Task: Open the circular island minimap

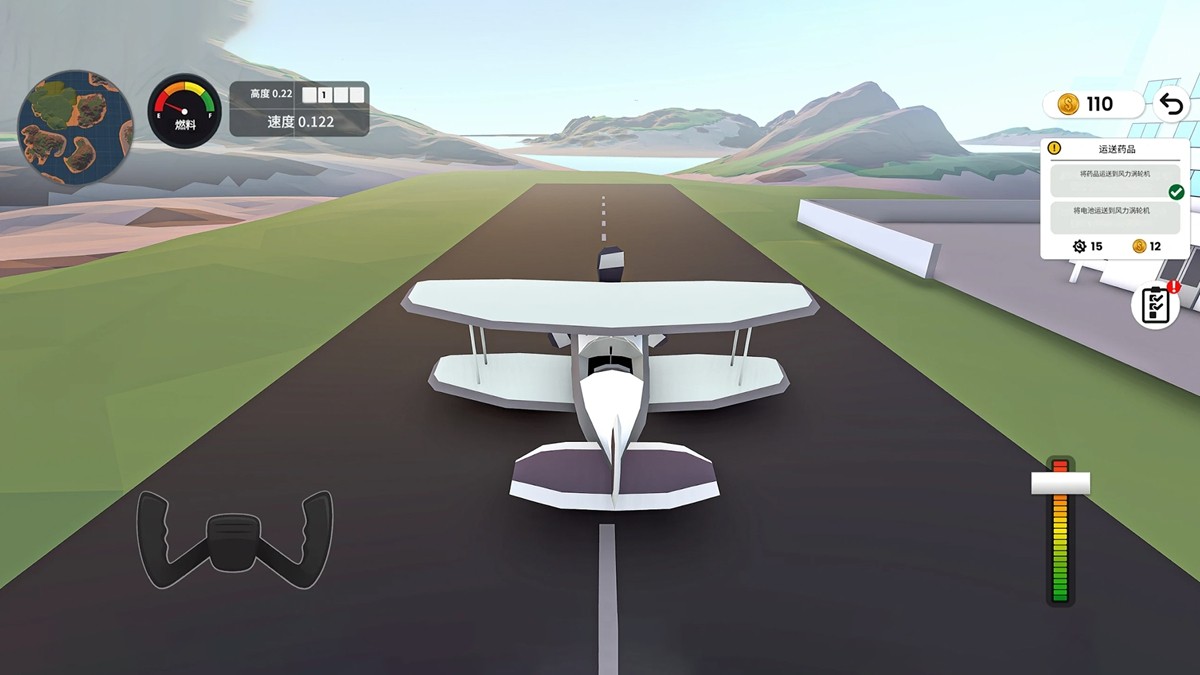Action: pyautogui.click(x=75, y=127)
